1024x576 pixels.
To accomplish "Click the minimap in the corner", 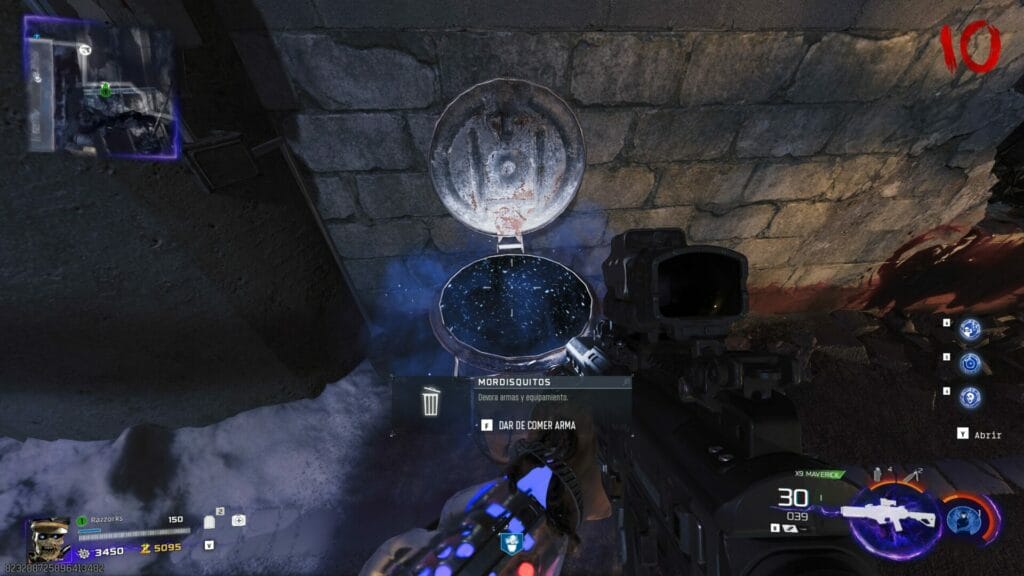I will click(x=101, y=88).
